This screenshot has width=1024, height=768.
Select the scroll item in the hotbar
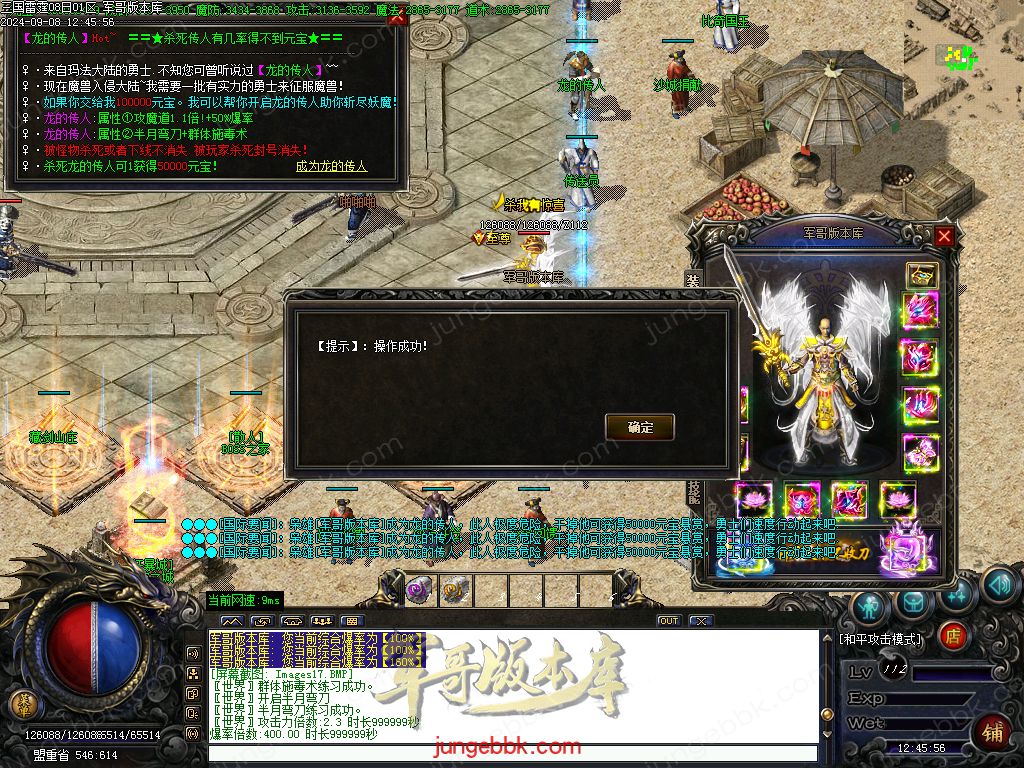[x=454, y=589]
